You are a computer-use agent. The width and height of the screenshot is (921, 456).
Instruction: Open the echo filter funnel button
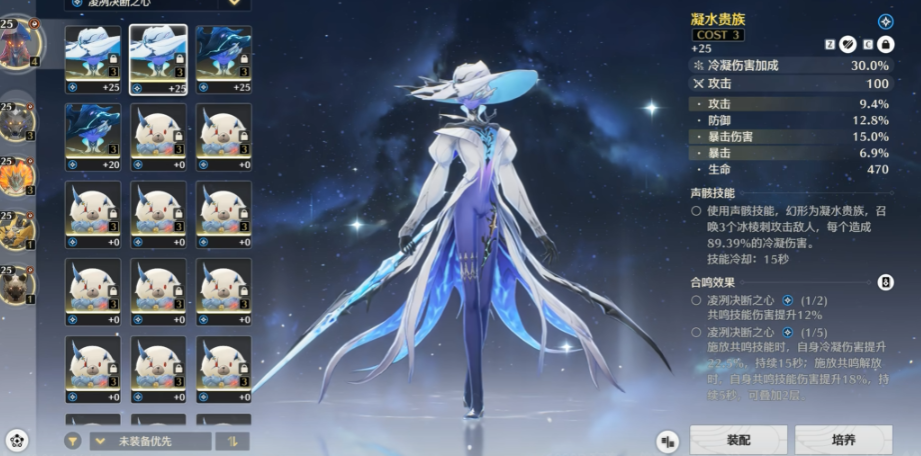(73, 441)
